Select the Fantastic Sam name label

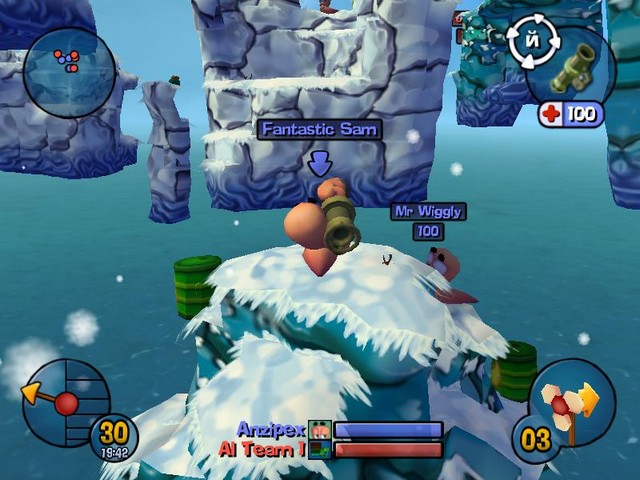pyautogui.click(x=319, y=130)
